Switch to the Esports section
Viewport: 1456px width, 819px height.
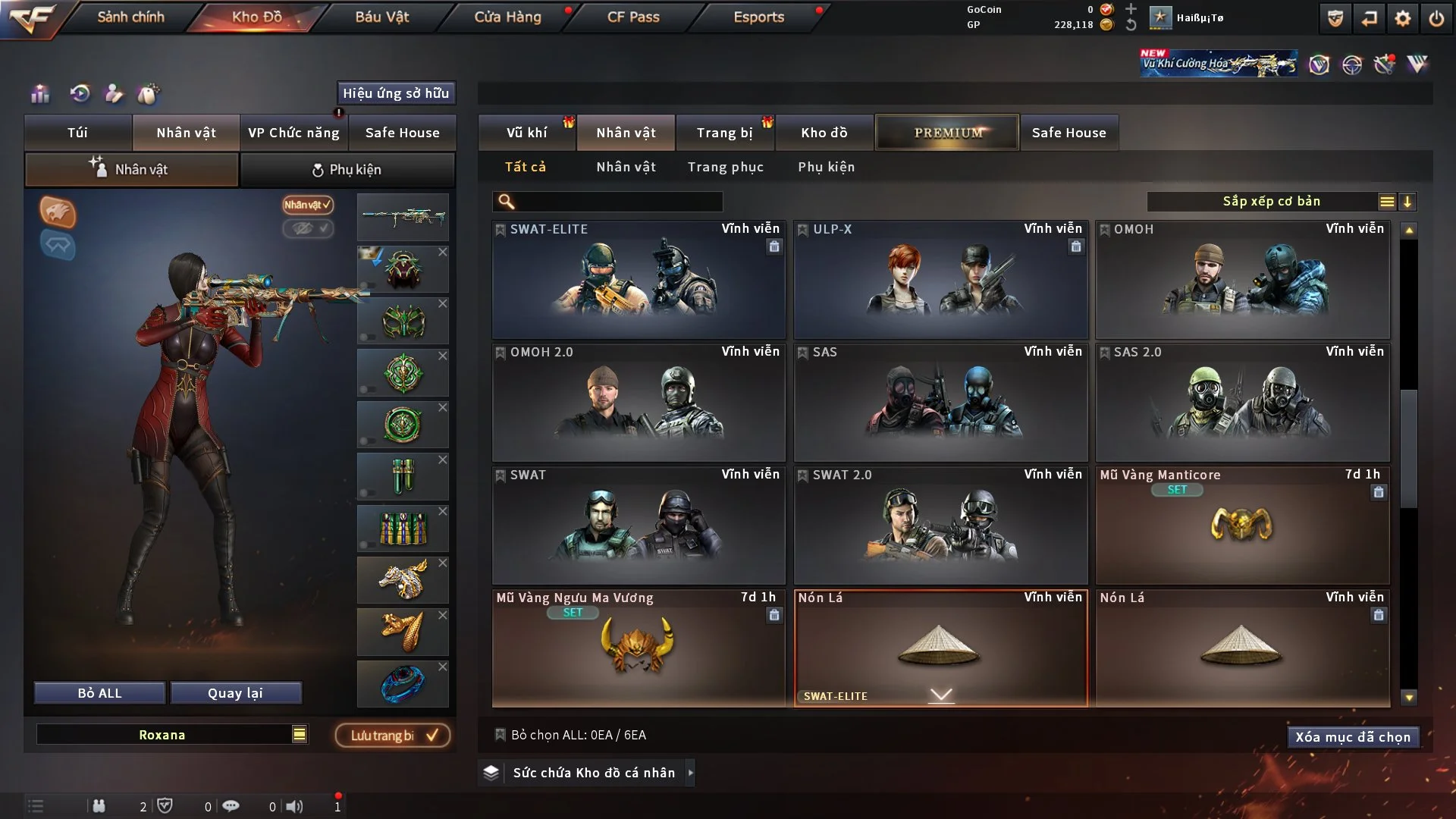[x=758, y=17]
